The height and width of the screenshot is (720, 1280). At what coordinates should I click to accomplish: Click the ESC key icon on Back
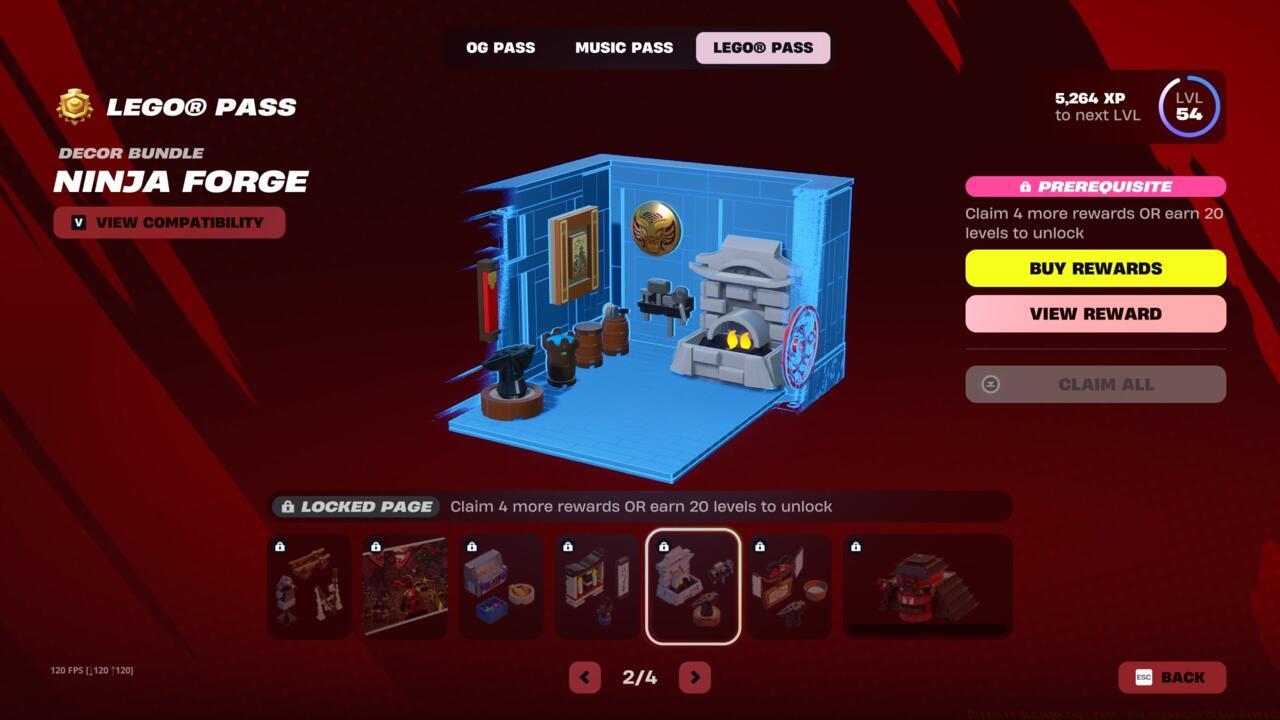pyautogui.click(x=1142, y=677)
